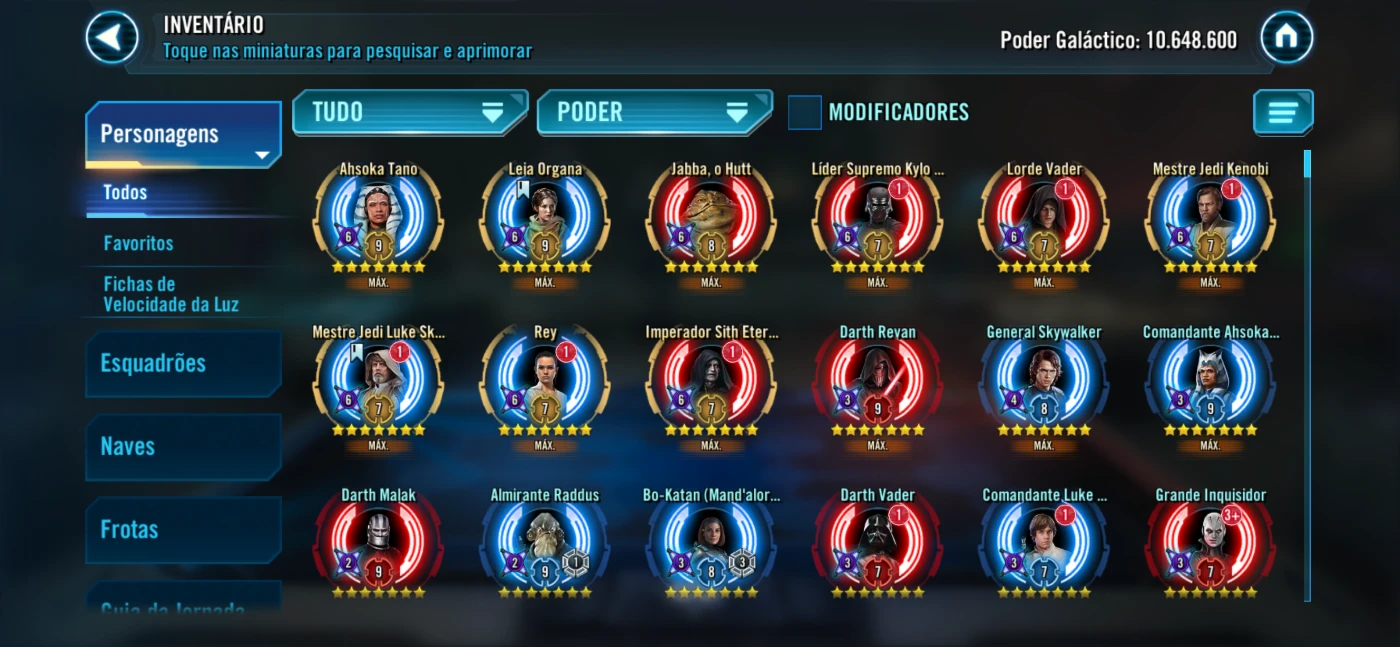Open the PODER sort dropdown
This screenshot has height=647, width=1400.
[x=653, y=112]
